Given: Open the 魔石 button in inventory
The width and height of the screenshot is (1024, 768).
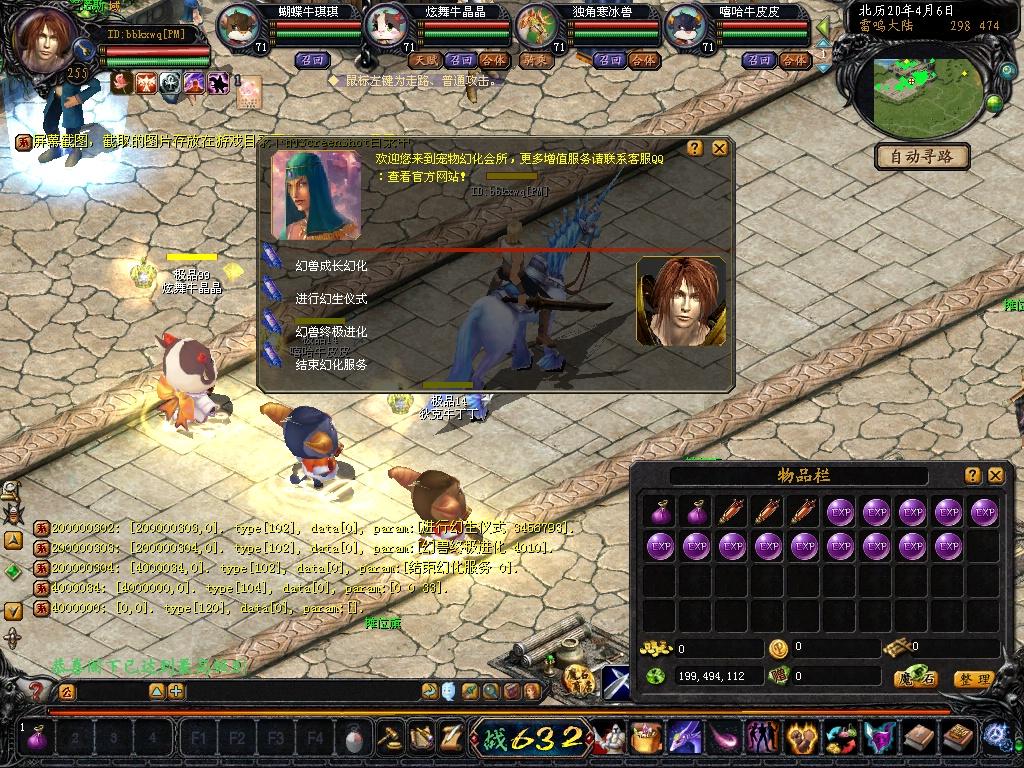Looking at the screenshot, I should pos(914,679).
